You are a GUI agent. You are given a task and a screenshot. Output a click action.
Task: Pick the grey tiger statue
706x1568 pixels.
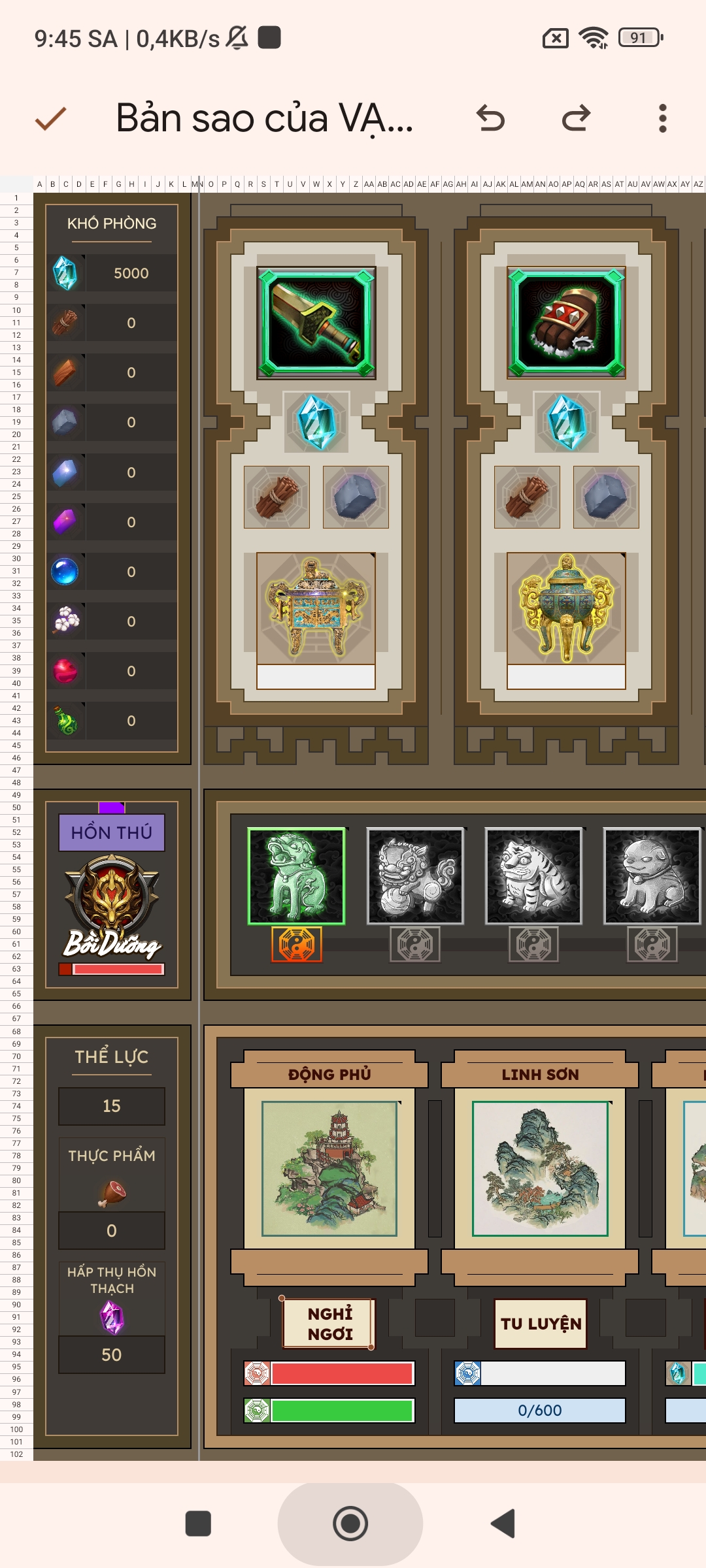(x=533, y=876)
